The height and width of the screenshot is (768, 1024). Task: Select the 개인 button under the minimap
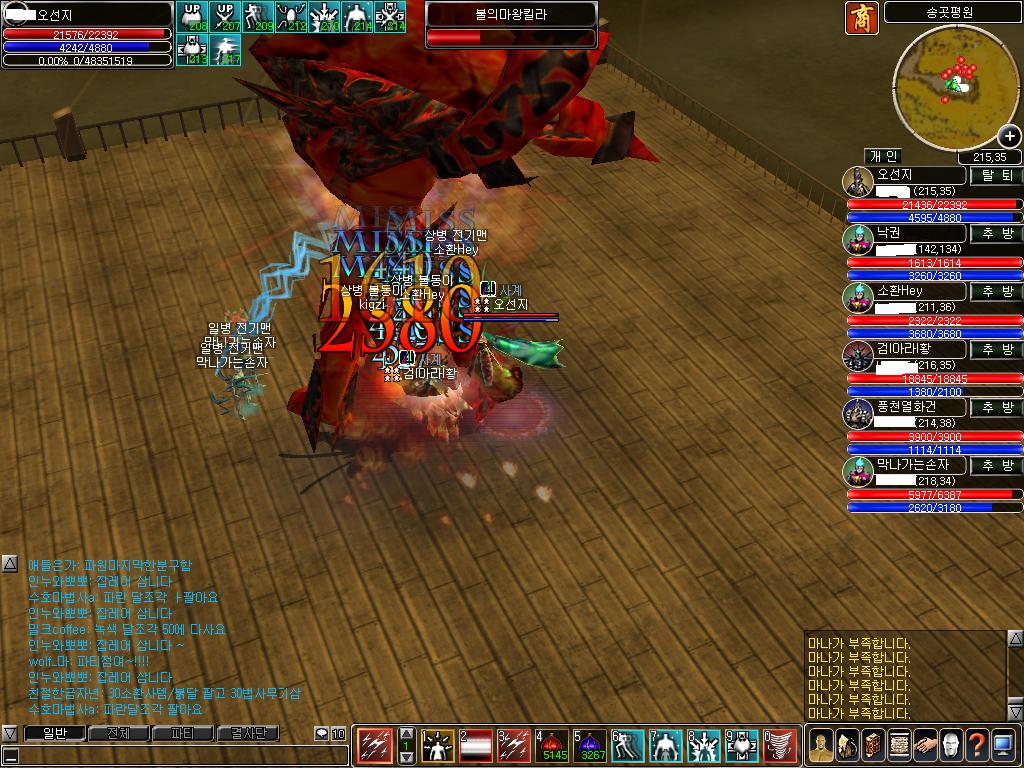[x=883, y=156]
